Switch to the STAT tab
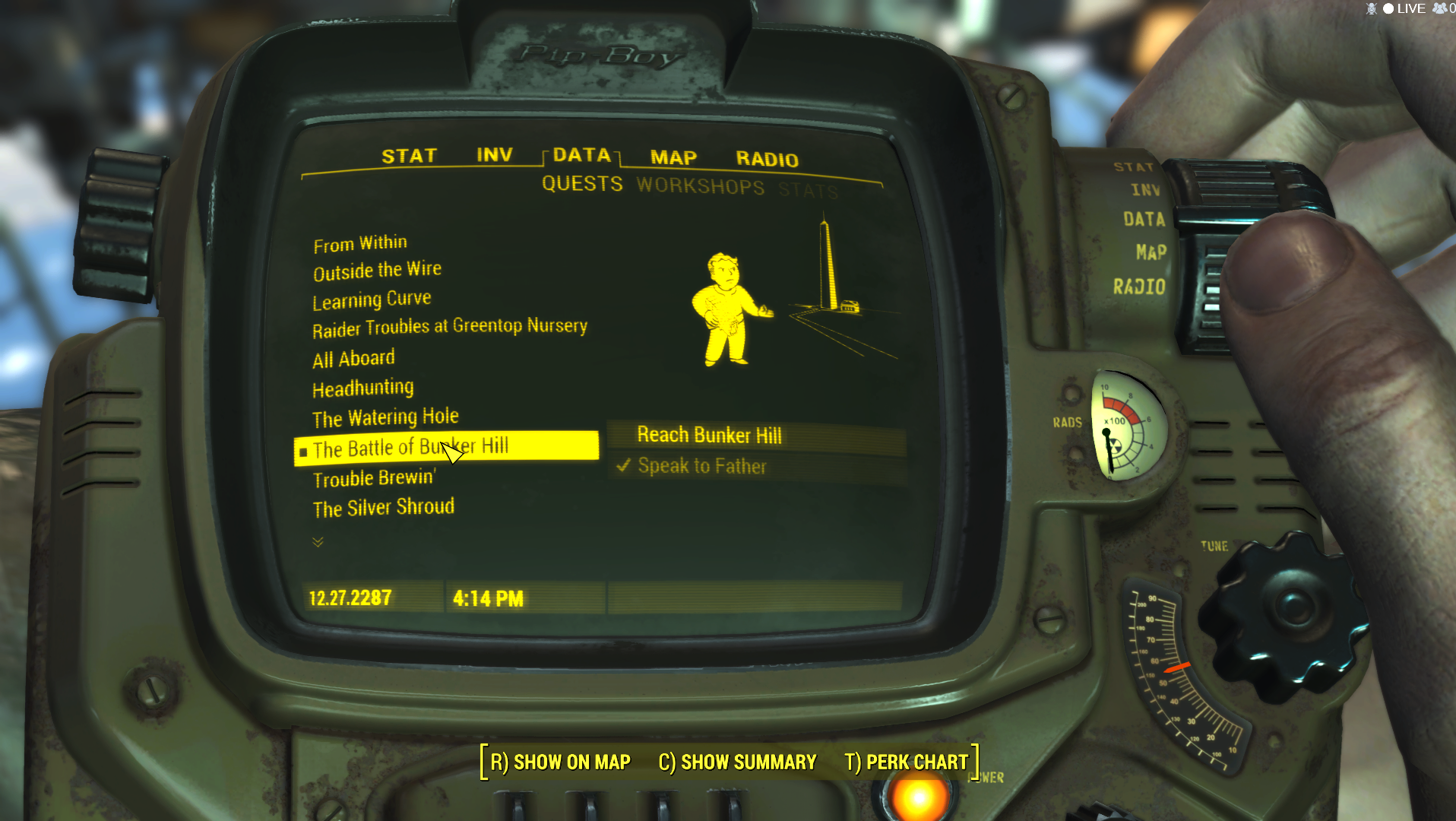The image size is (1456, 821). pyautogui.click(x=409, y=156)
